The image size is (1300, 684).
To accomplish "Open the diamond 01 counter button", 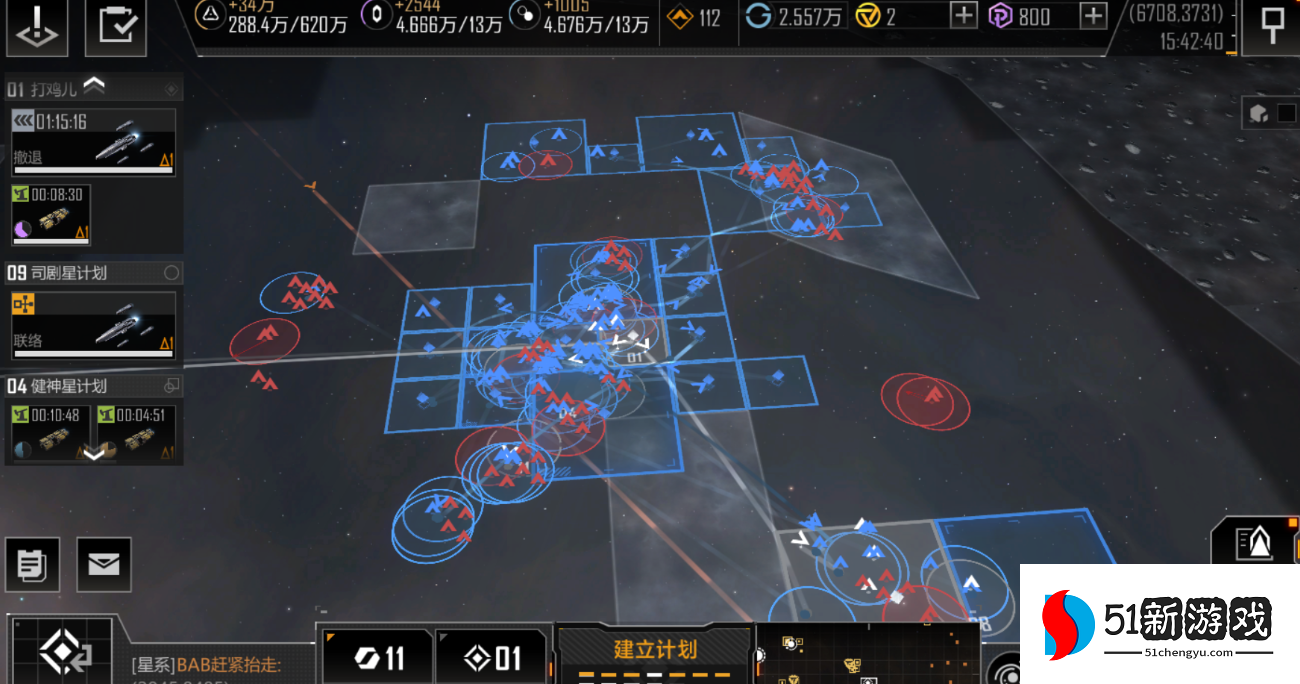I will (x=493, y=657).
